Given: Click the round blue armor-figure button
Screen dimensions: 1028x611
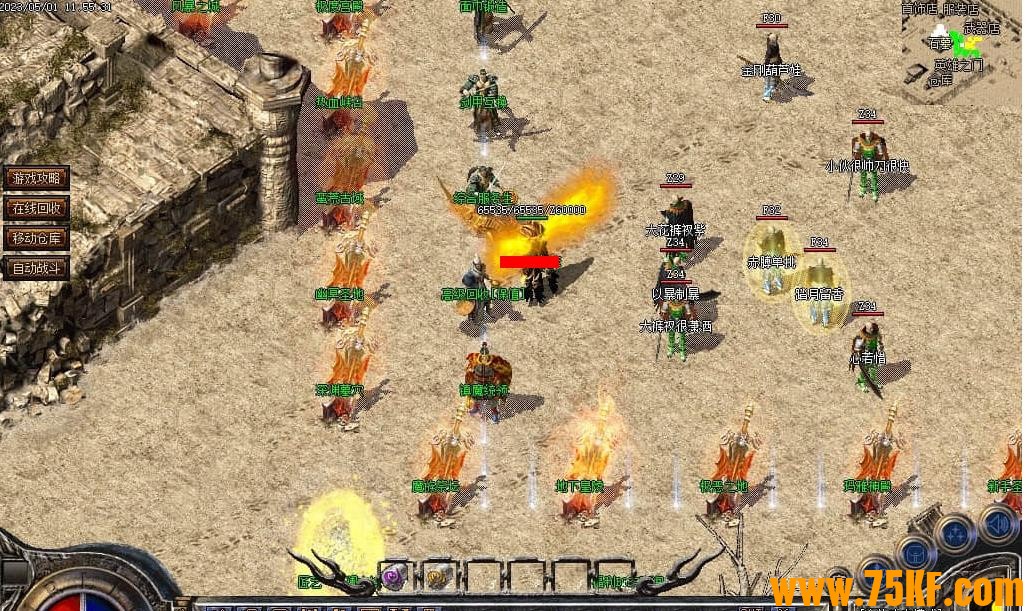Looking at the screenshot, I should click(x=914, y=553).
